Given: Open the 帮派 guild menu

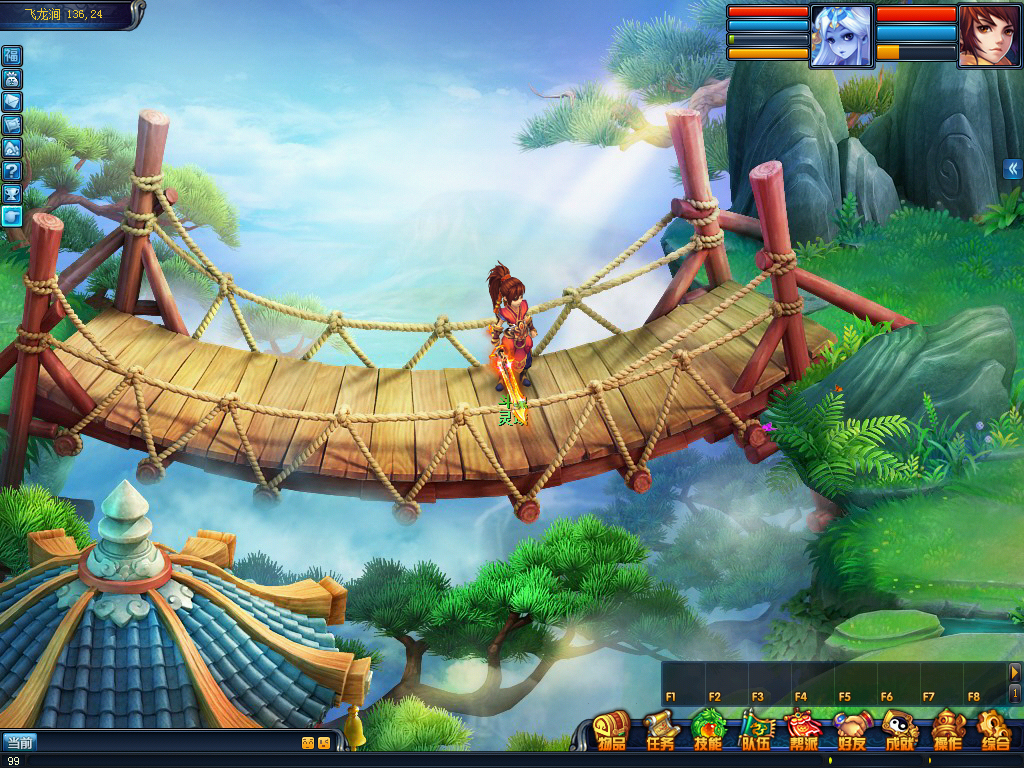Looking at the screenshot, I should pyautogui.click(x=804, y=730).
